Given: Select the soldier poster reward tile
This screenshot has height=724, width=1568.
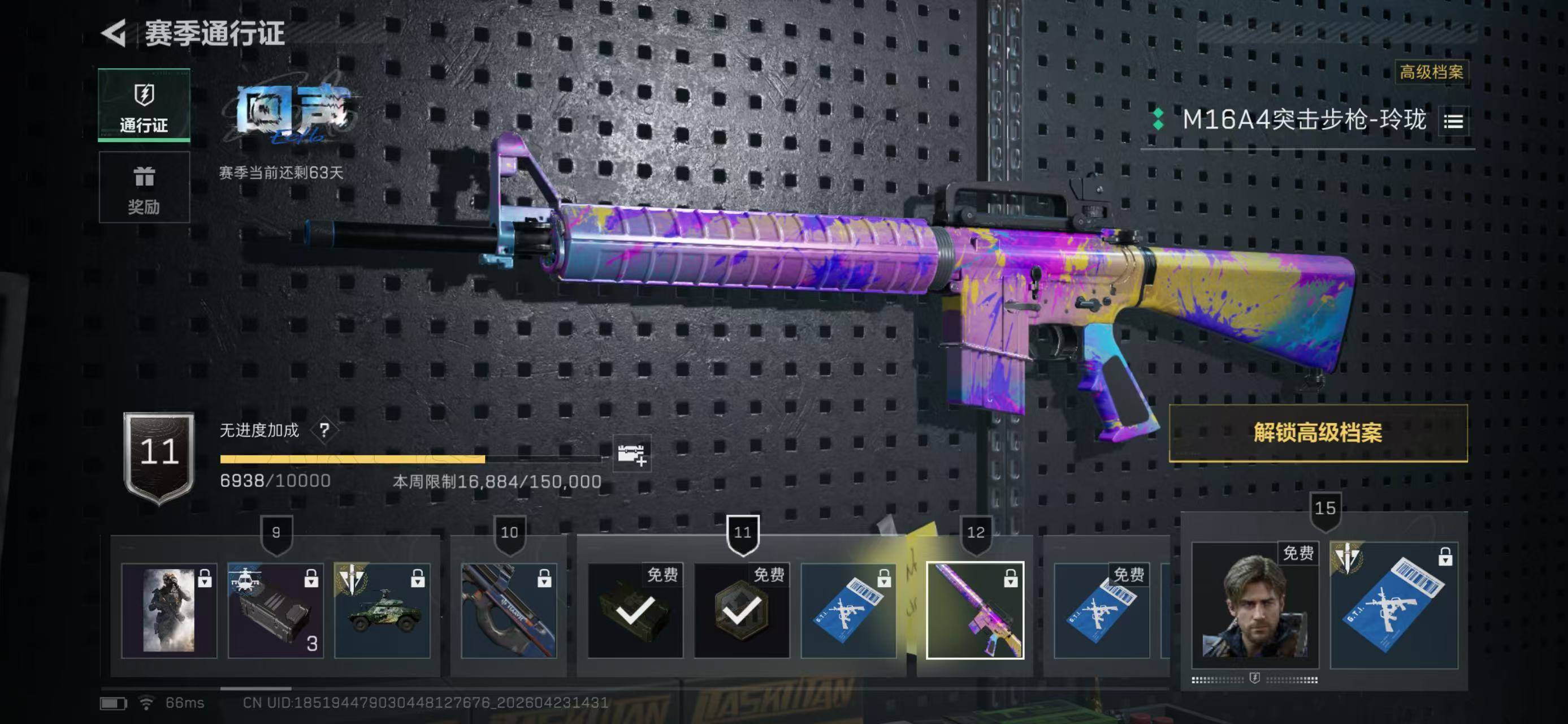Looking at the screenshot, I should coord(169,610).
